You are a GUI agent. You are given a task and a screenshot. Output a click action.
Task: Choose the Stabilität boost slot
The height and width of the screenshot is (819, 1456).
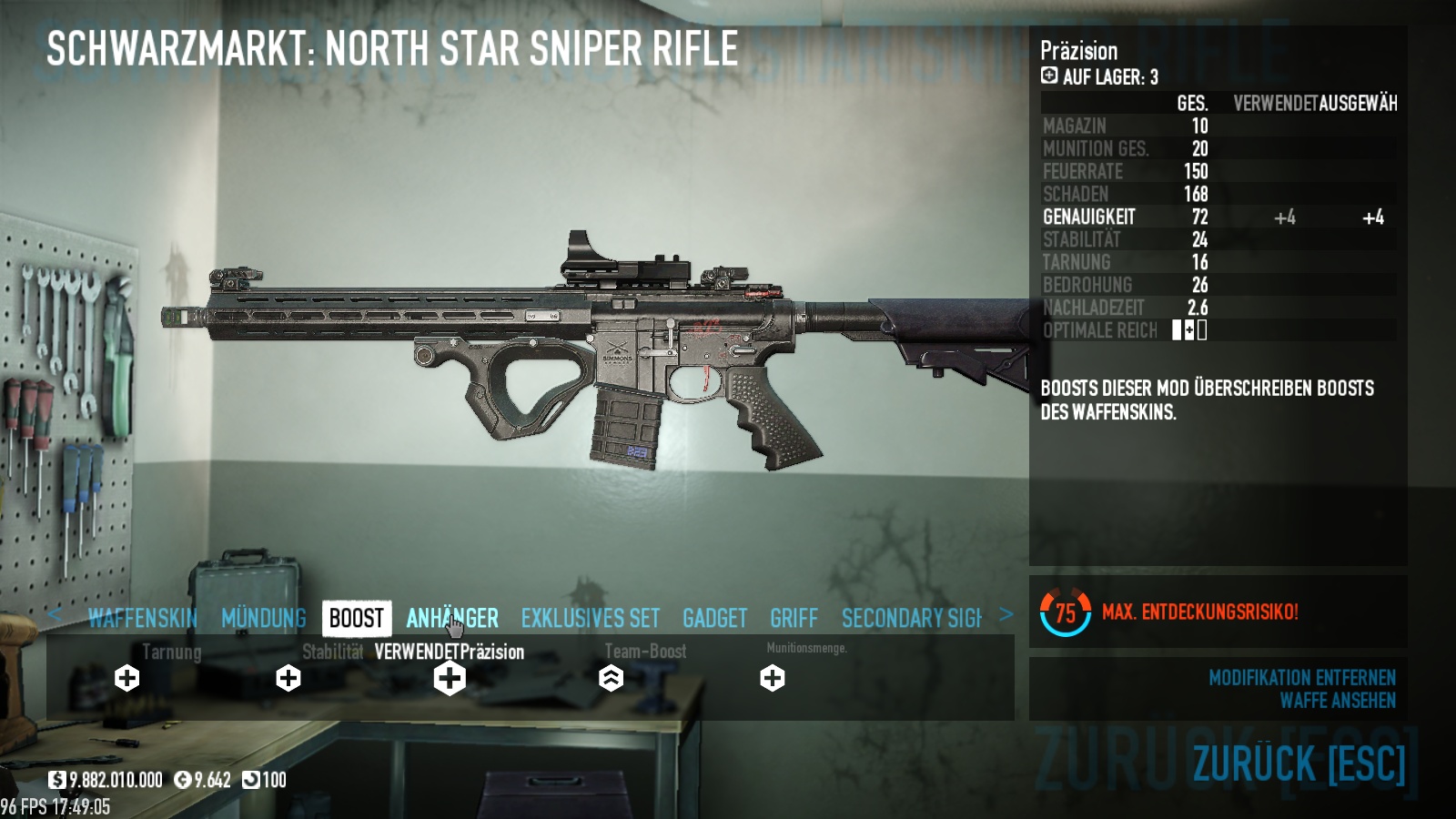(x=288, y=678)
